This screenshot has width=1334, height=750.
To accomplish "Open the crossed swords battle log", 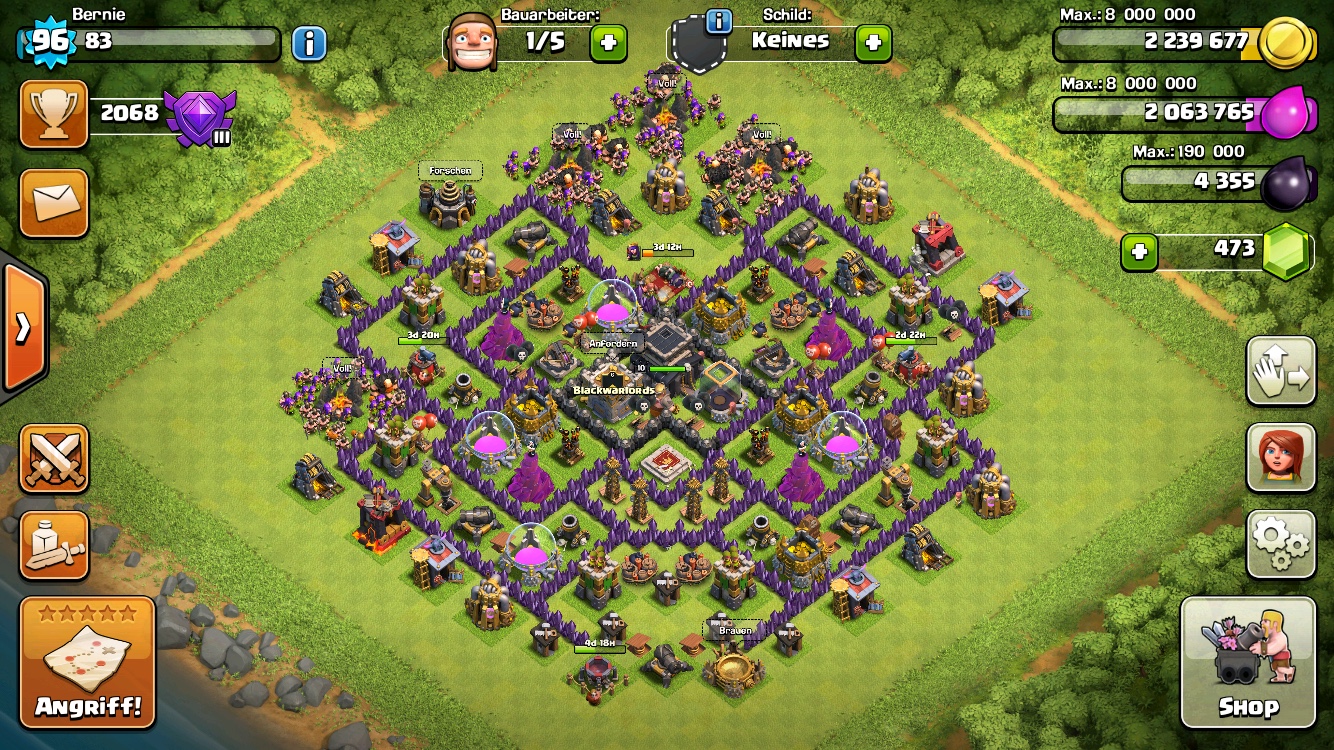I will [54, 459].
